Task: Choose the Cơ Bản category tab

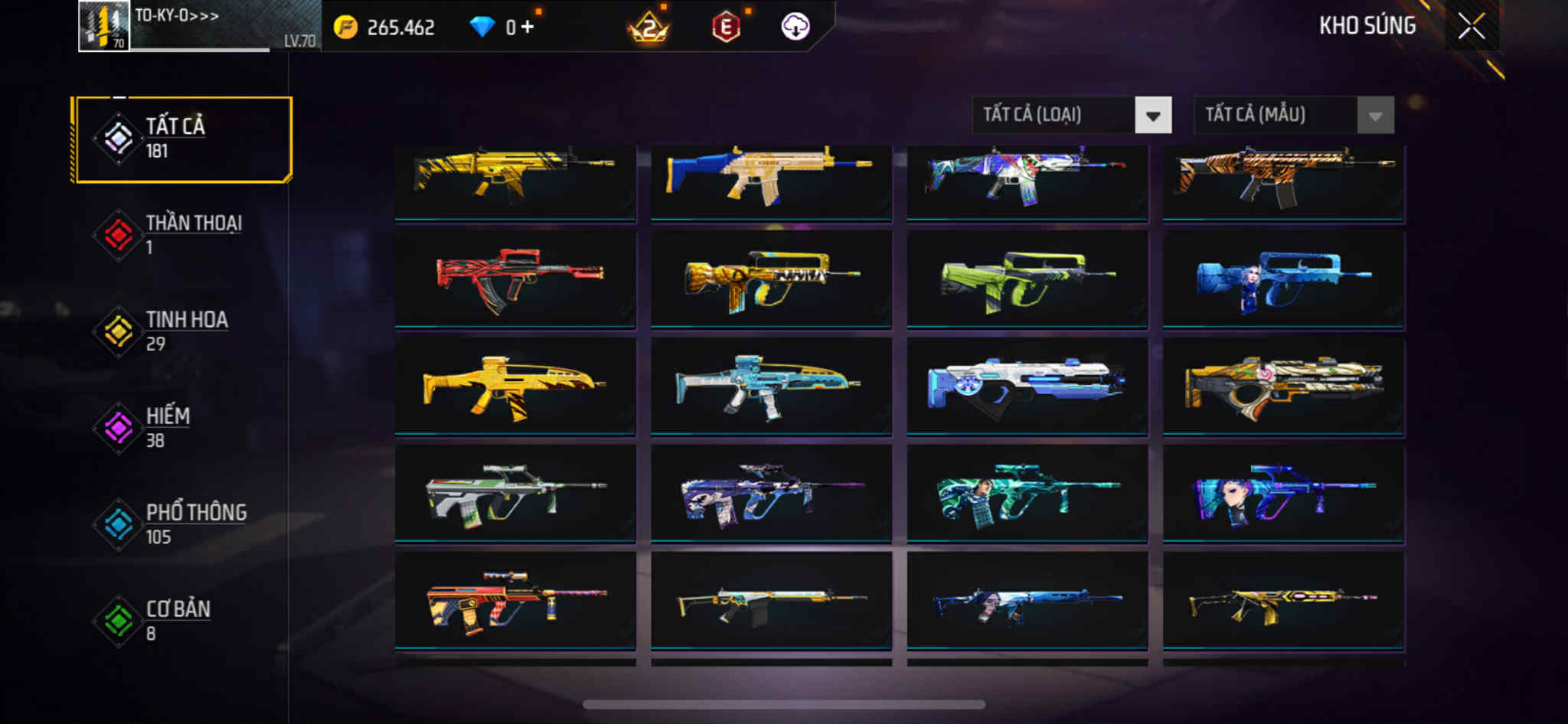Action: pyautogui.click(x=182, y=621)
